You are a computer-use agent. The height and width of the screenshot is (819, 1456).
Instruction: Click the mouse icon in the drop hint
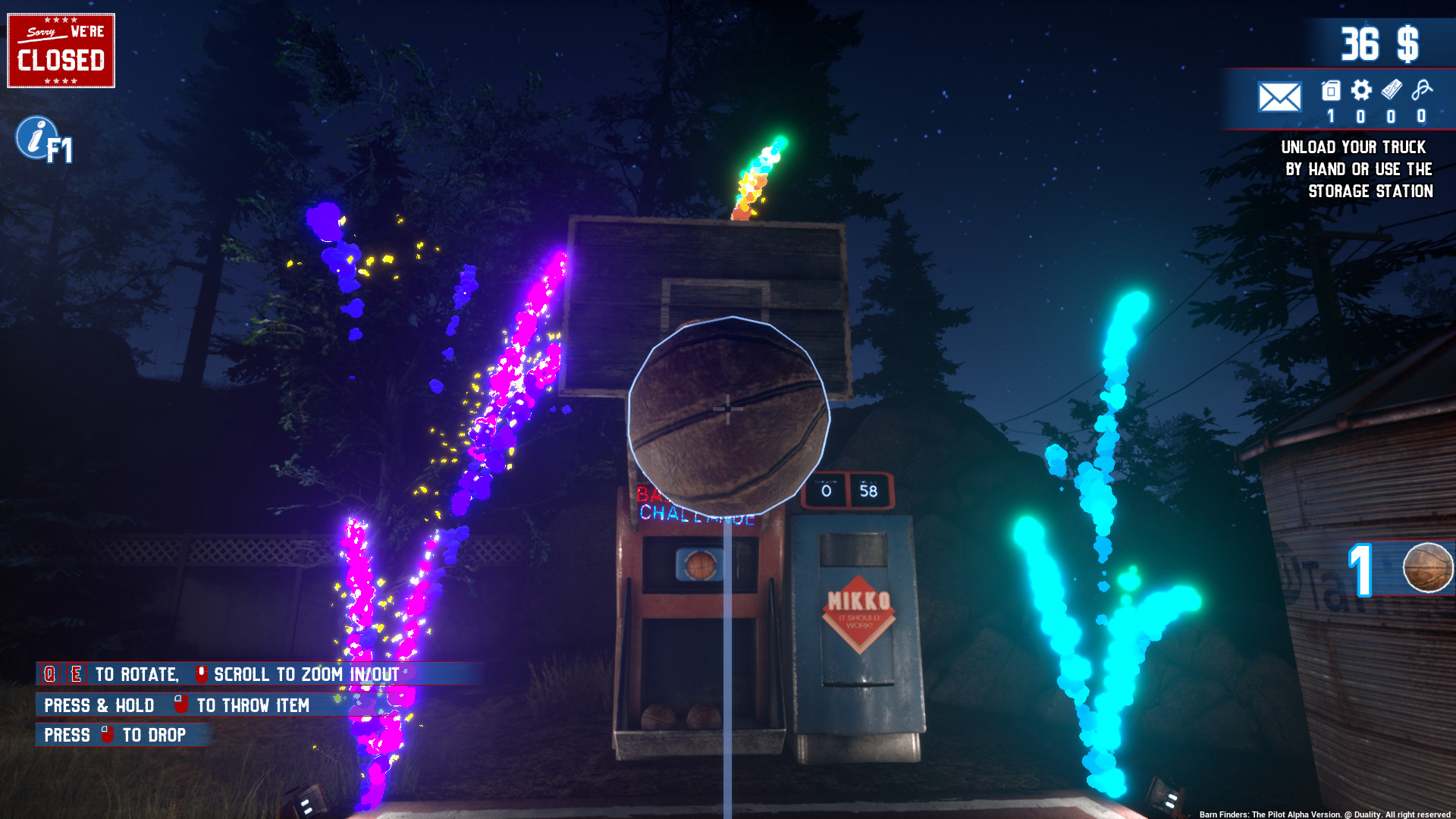(x=106, y=734)
